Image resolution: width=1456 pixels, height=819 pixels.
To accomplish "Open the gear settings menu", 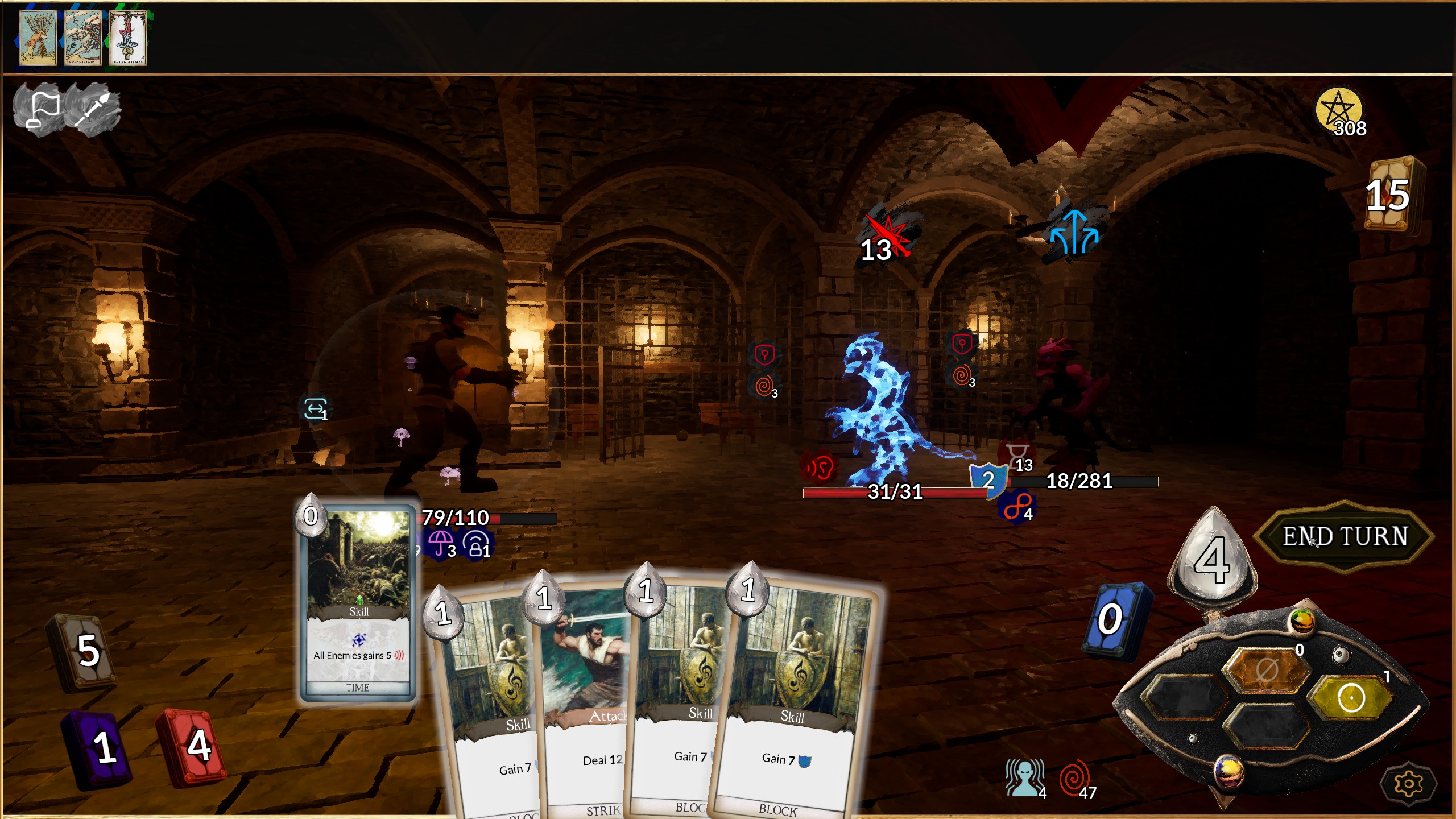I will click(1408, 784).
